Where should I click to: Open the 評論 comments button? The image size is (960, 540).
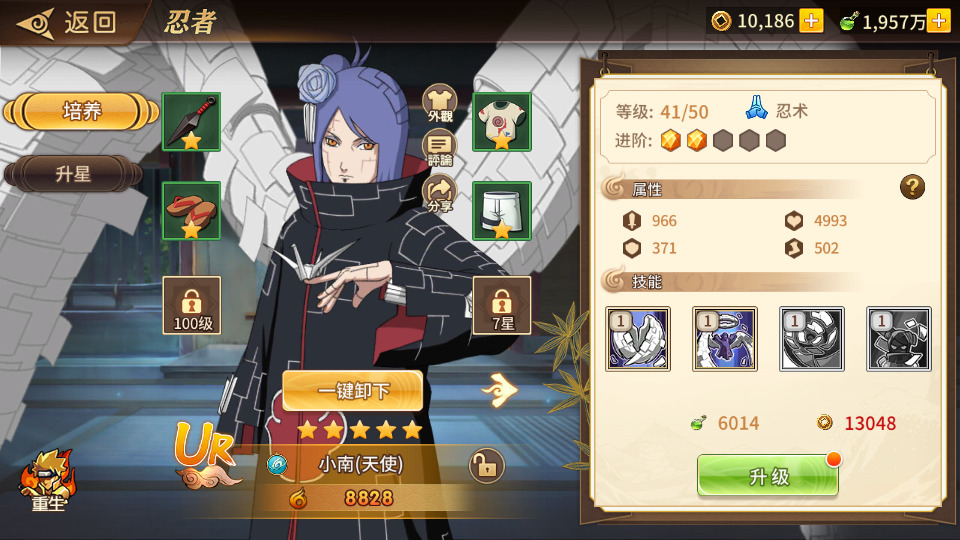[x=440, y=148]
